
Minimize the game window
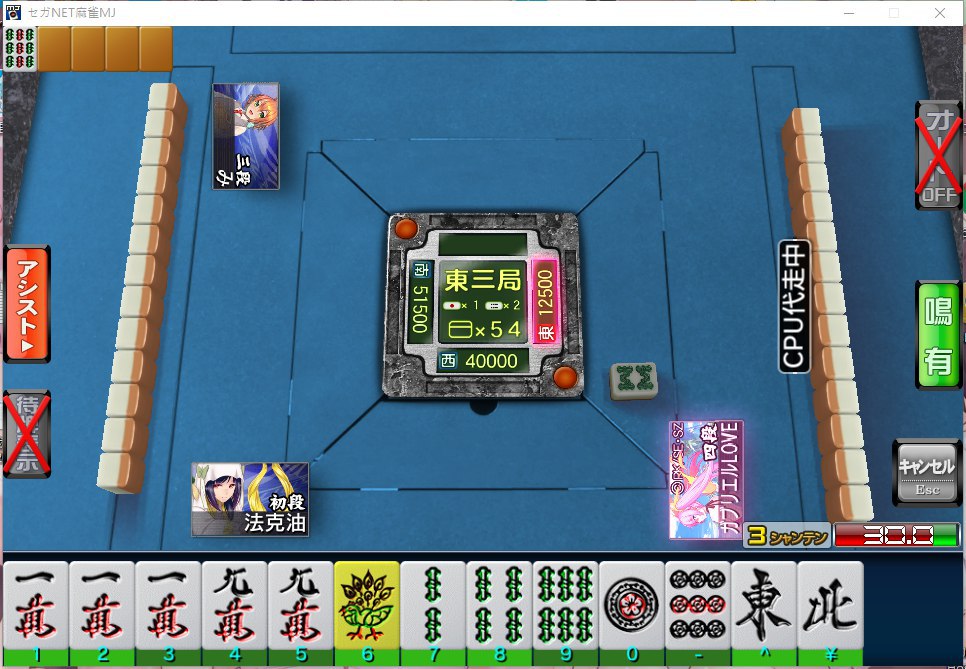coord(848,13)
